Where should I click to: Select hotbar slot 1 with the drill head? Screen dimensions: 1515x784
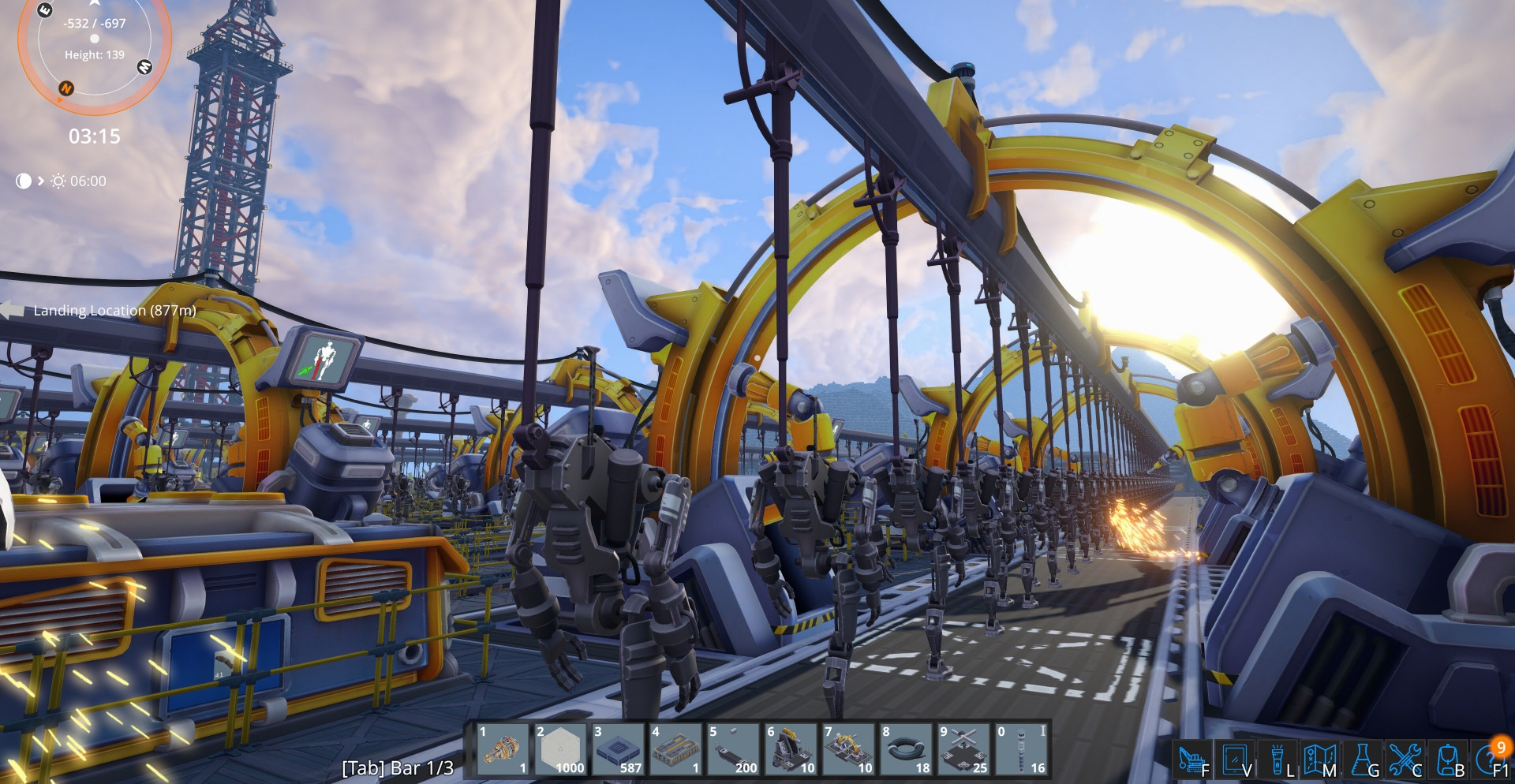[x=503, y=750]
